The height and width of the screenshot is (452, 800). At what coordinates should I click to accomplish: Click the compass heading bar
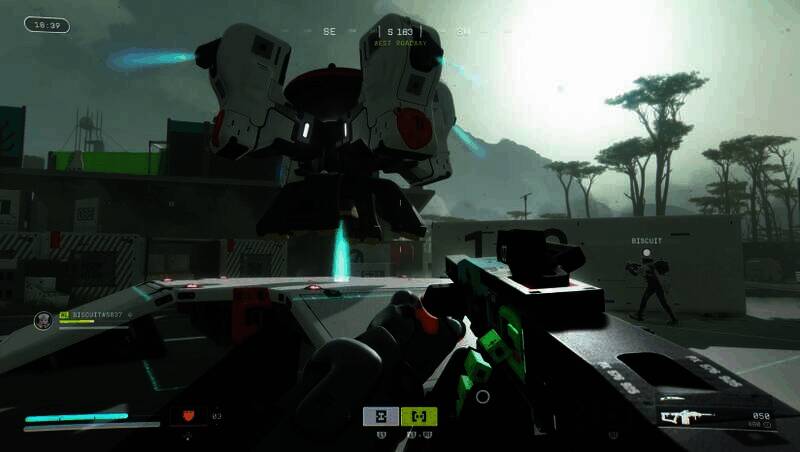399,33
